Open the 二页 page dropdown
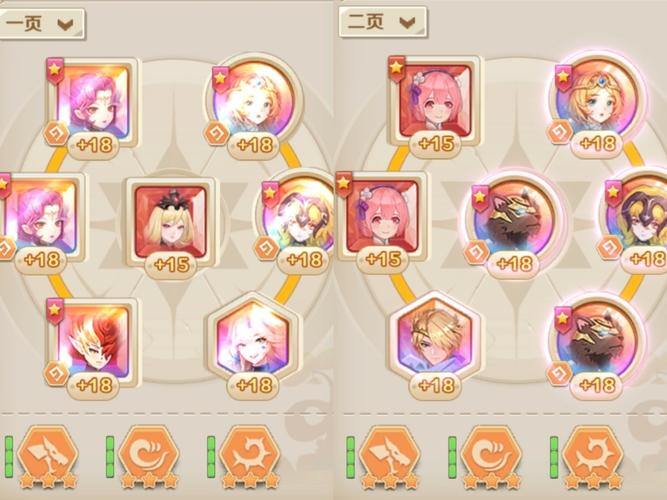667x500 pixels. pyautogui.click(x=383, y=21)
